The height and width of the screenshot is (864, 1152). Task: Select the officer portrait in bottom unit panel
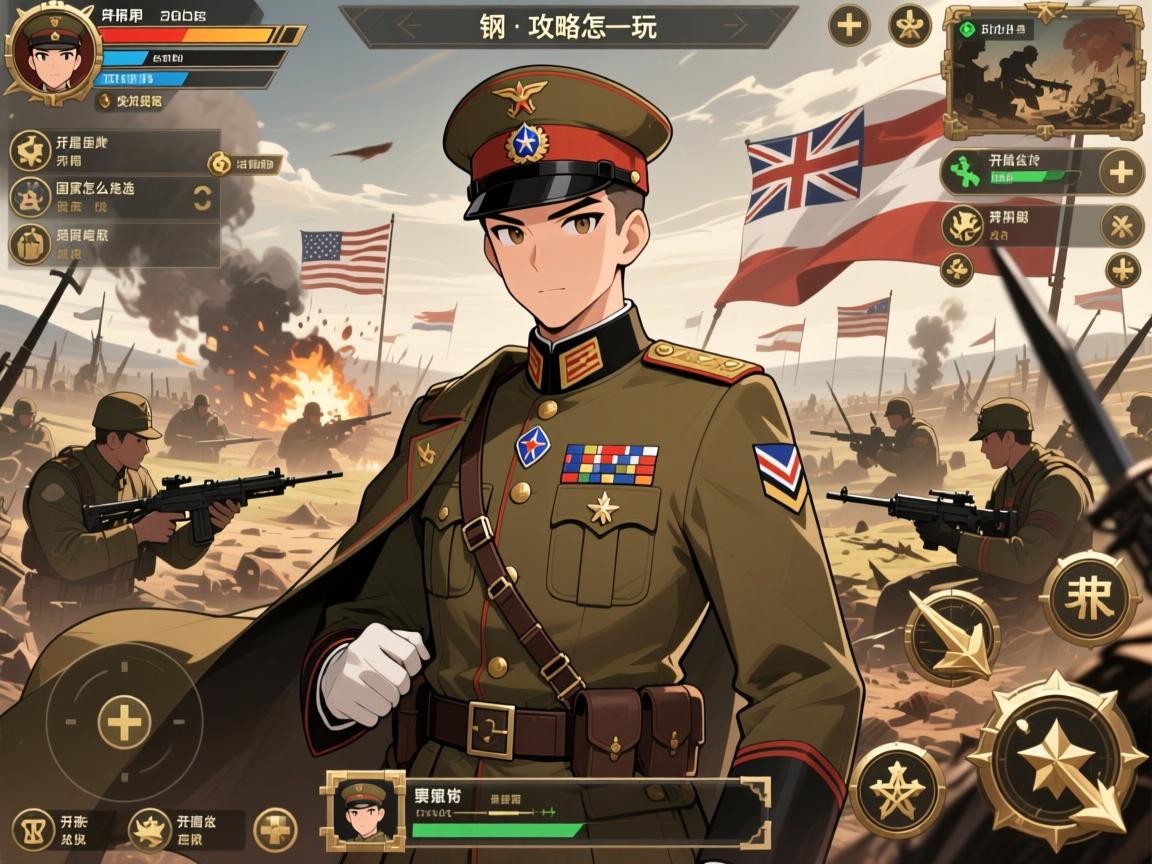click(x=361, y=810)
